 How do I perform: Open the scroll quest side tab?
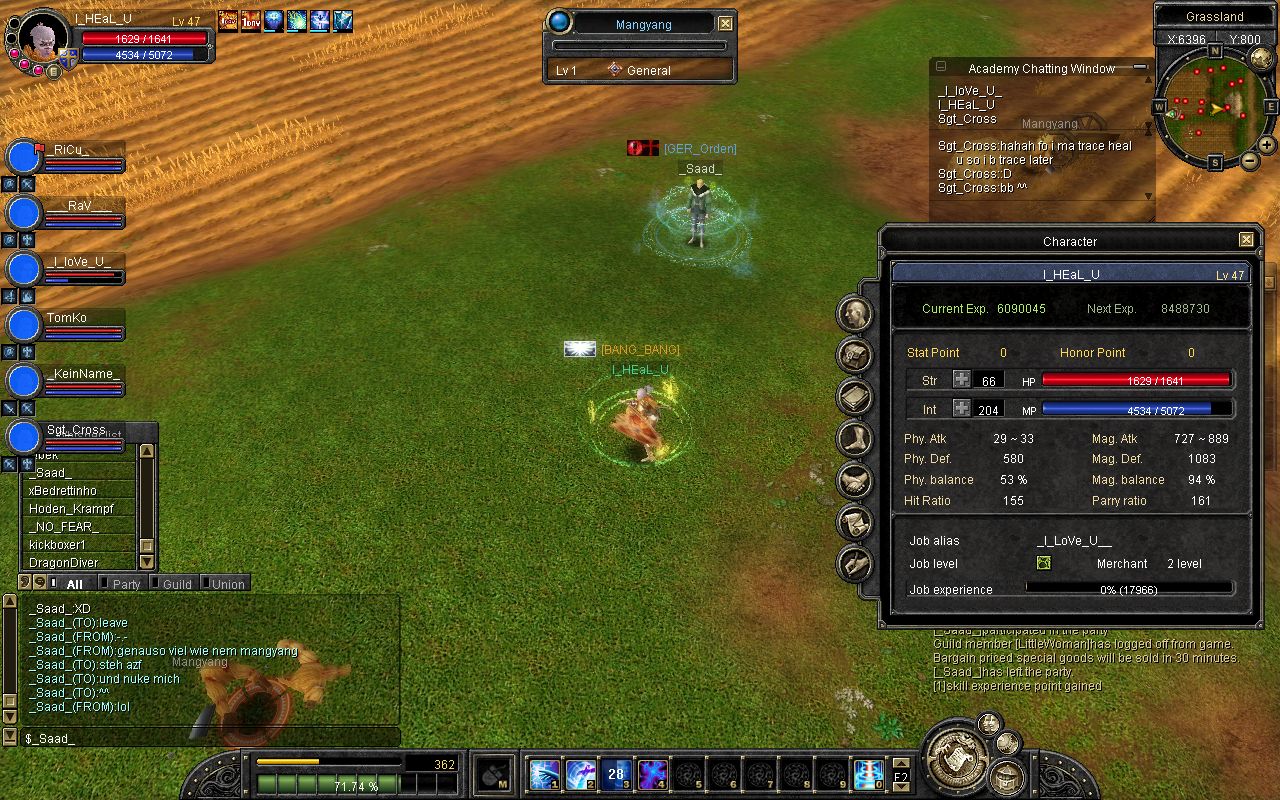(854, 522)
